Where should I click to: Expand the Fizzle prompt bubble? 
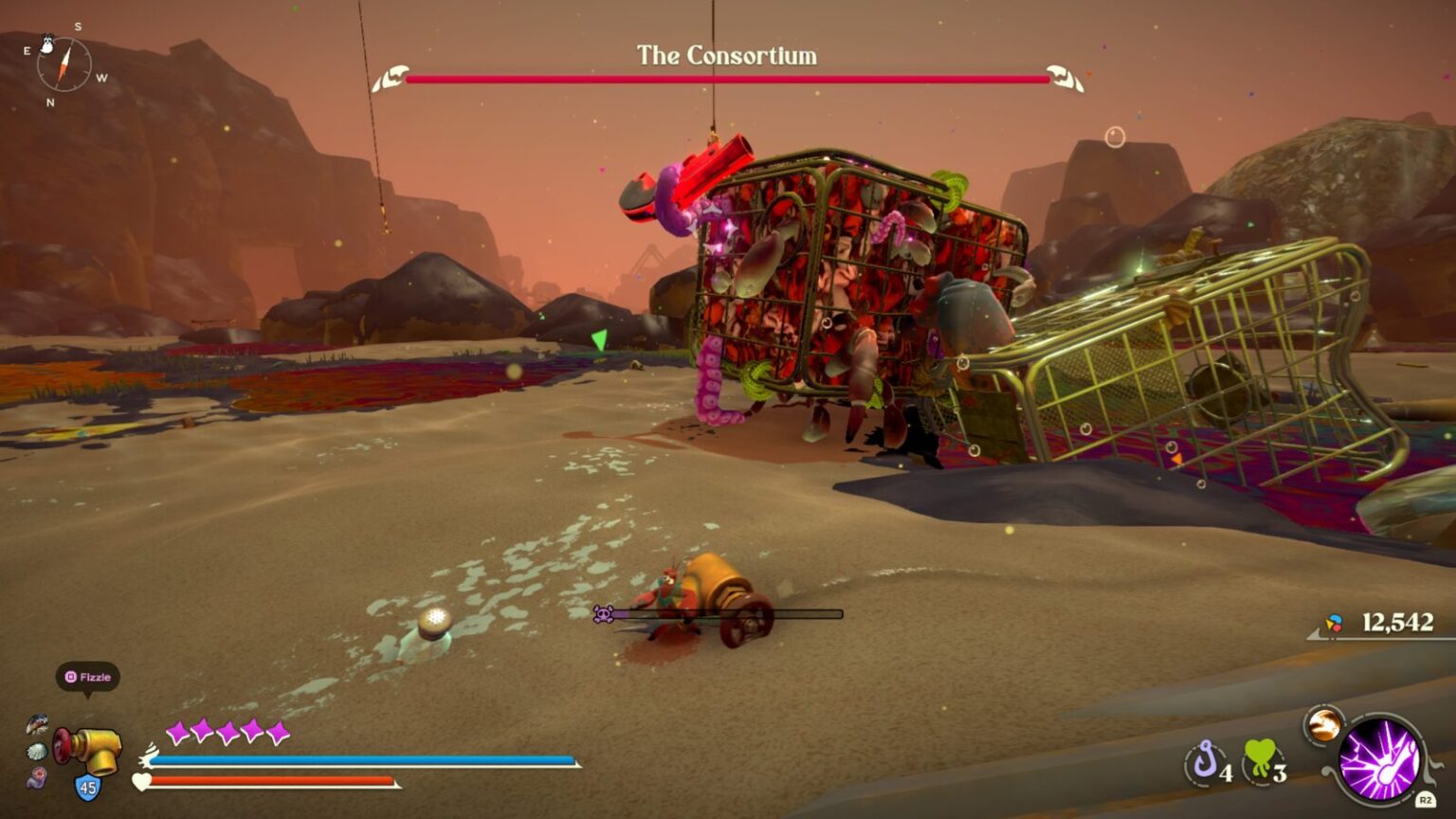[x=88, y=677]
